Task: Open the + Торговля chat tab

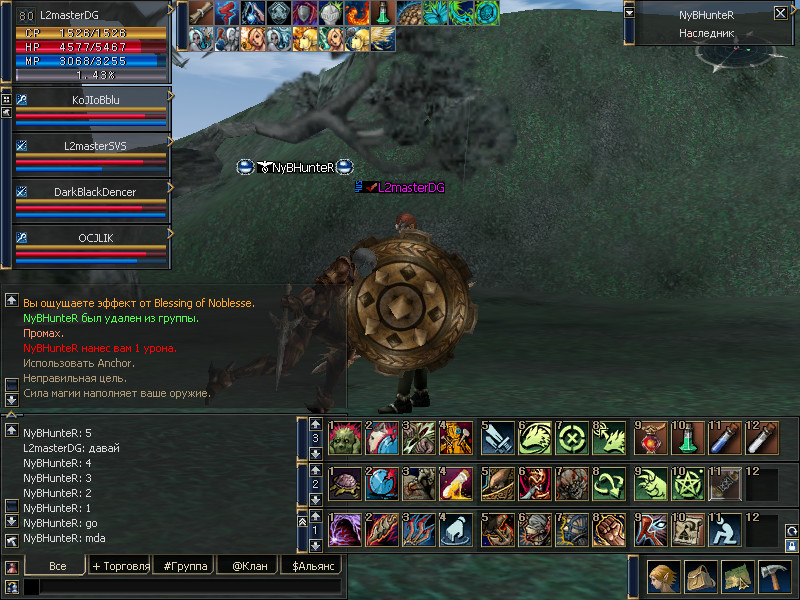Action: pos(120,566)
